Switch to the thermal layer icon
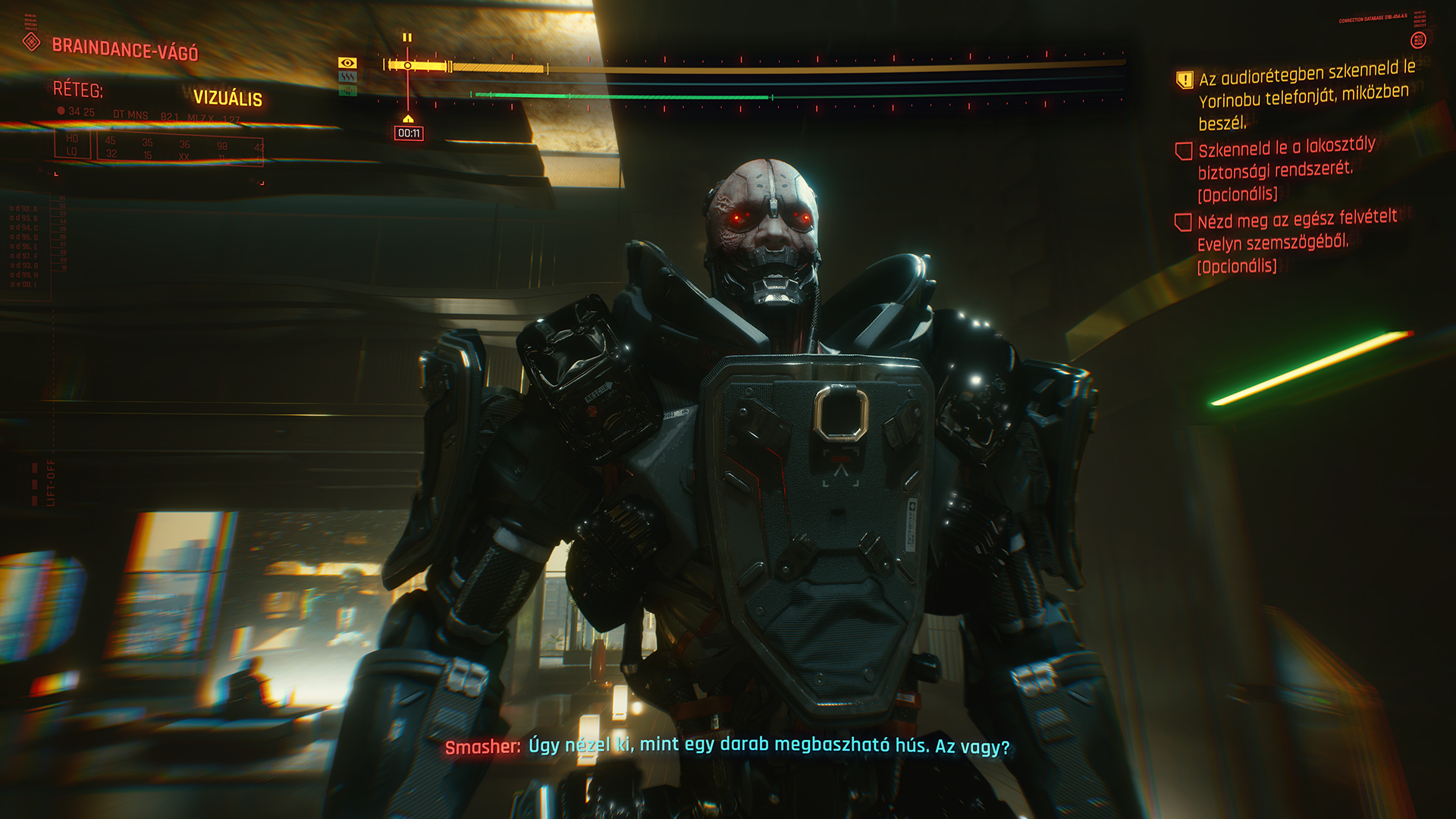Image resolution: width=1456 pixels, height=819 pixels. (x=348, y=77)
